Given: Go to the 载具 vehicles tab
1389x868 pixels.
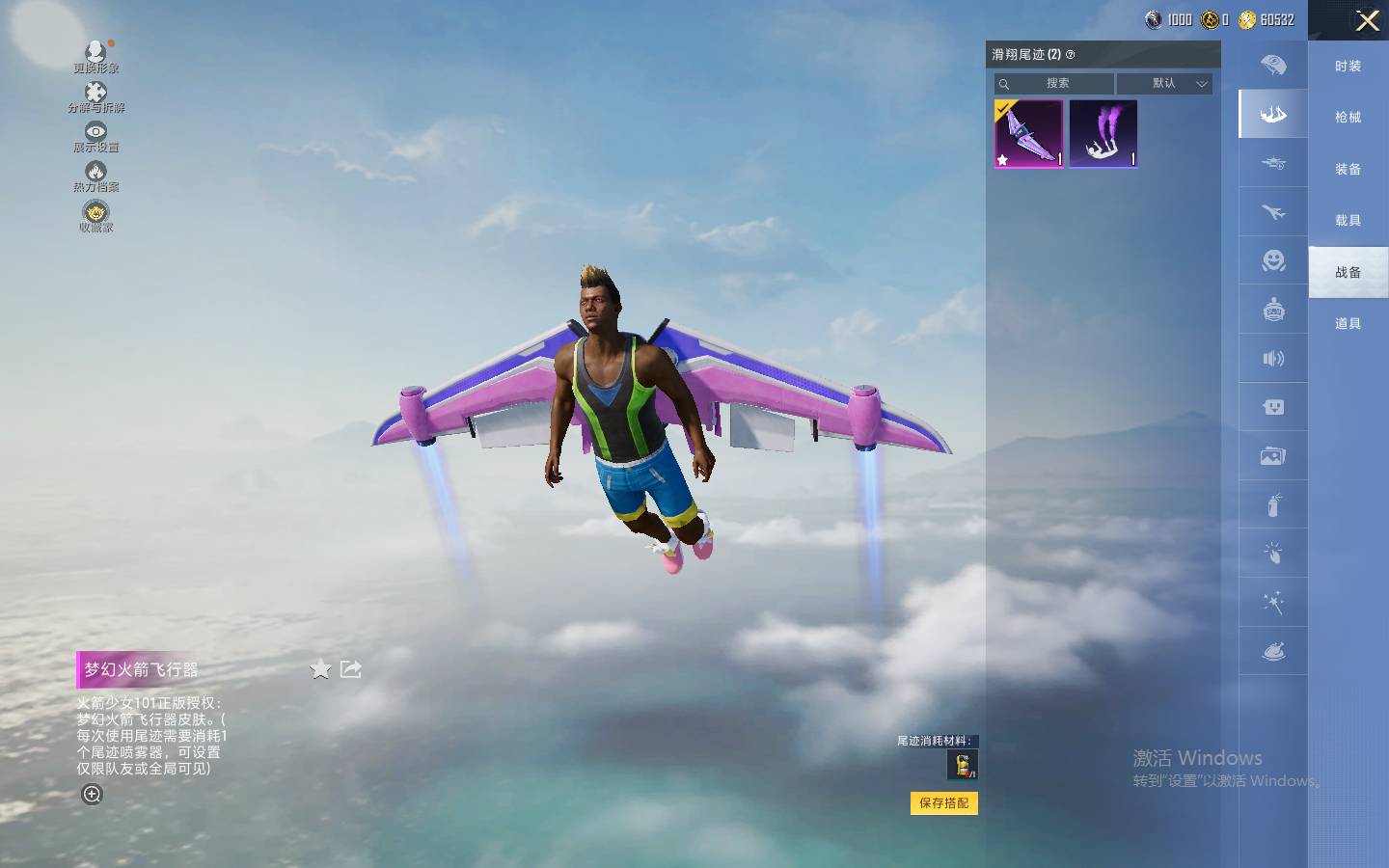Looking at the screenshot, I should [x=1348, y=221].
